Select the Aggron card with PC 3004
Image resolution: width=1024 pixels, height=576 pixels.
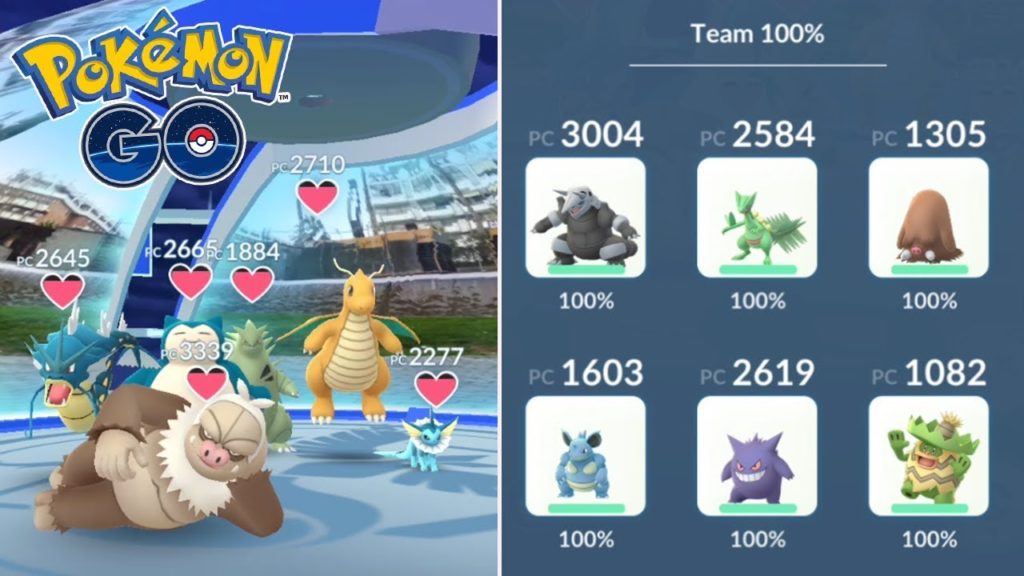click(585, 217)
